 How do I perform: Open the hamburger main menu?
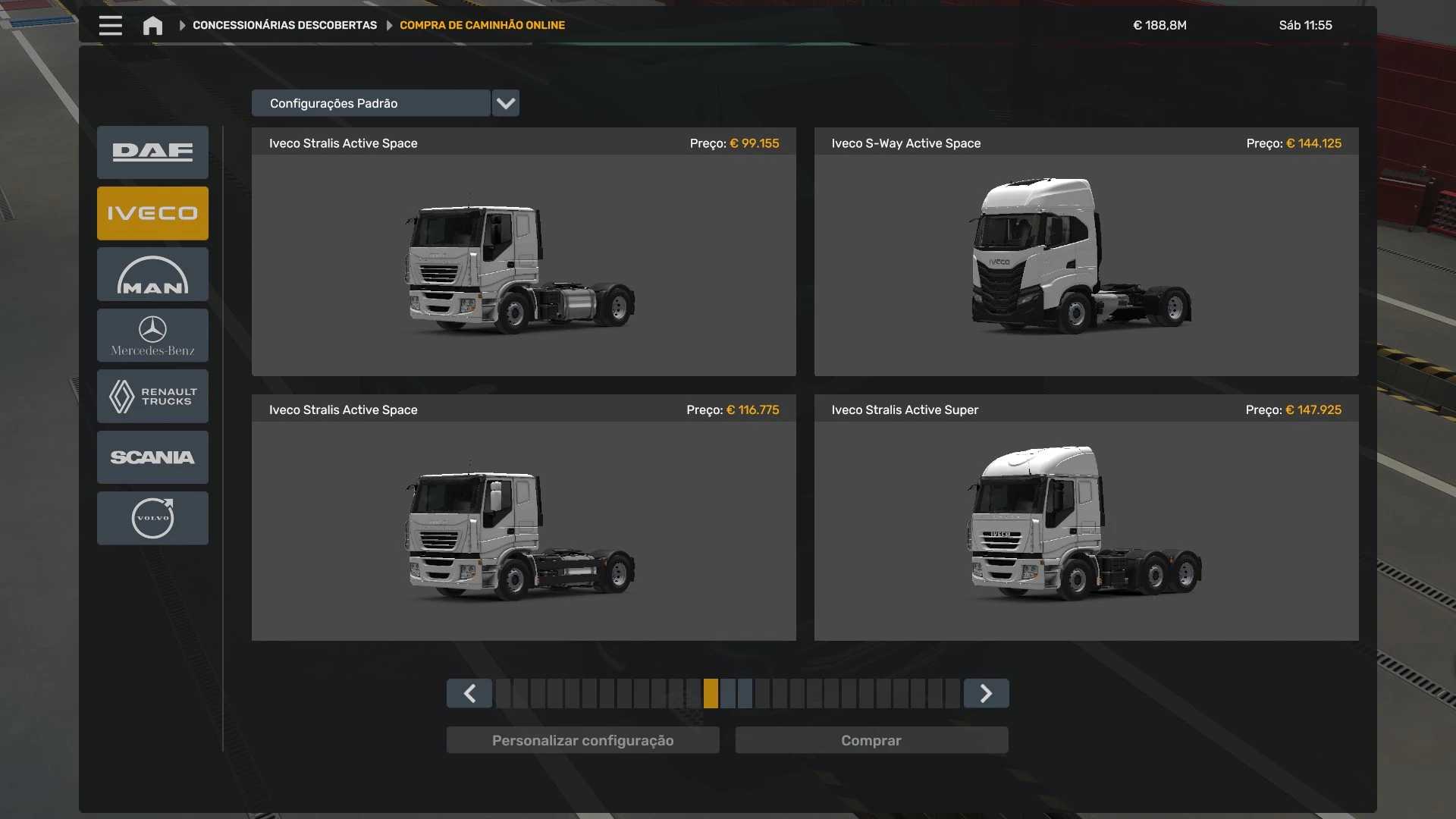point(110,26)
